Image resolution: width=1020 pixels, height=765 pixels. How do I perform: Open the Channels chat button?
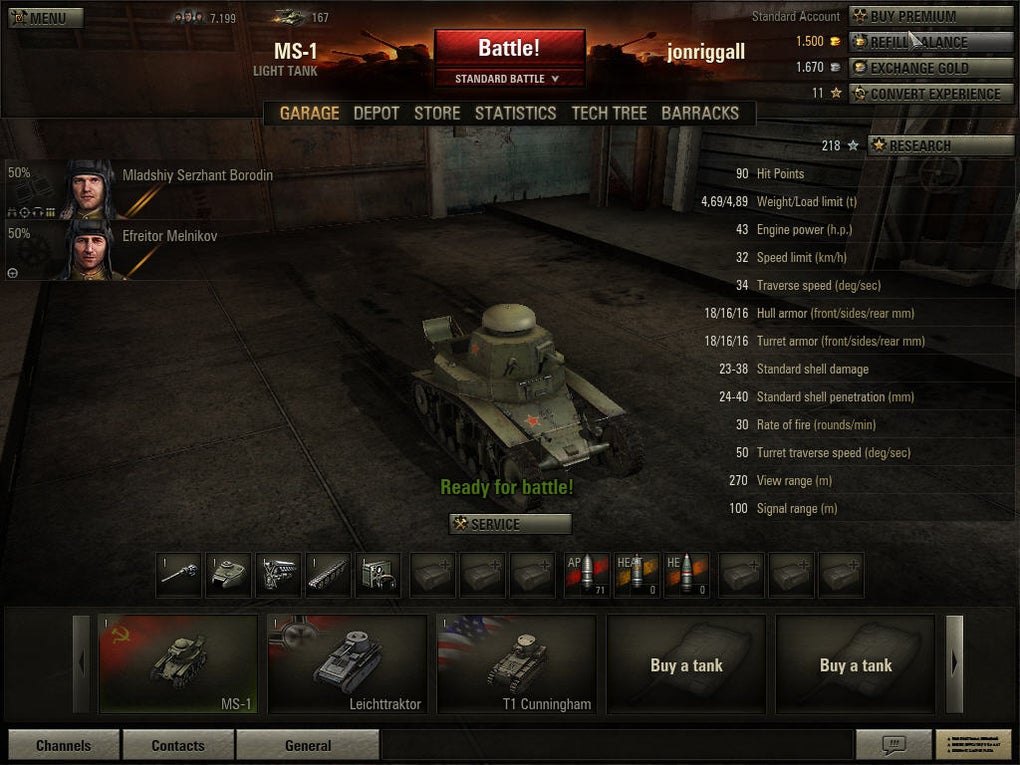tap(64, 745)
